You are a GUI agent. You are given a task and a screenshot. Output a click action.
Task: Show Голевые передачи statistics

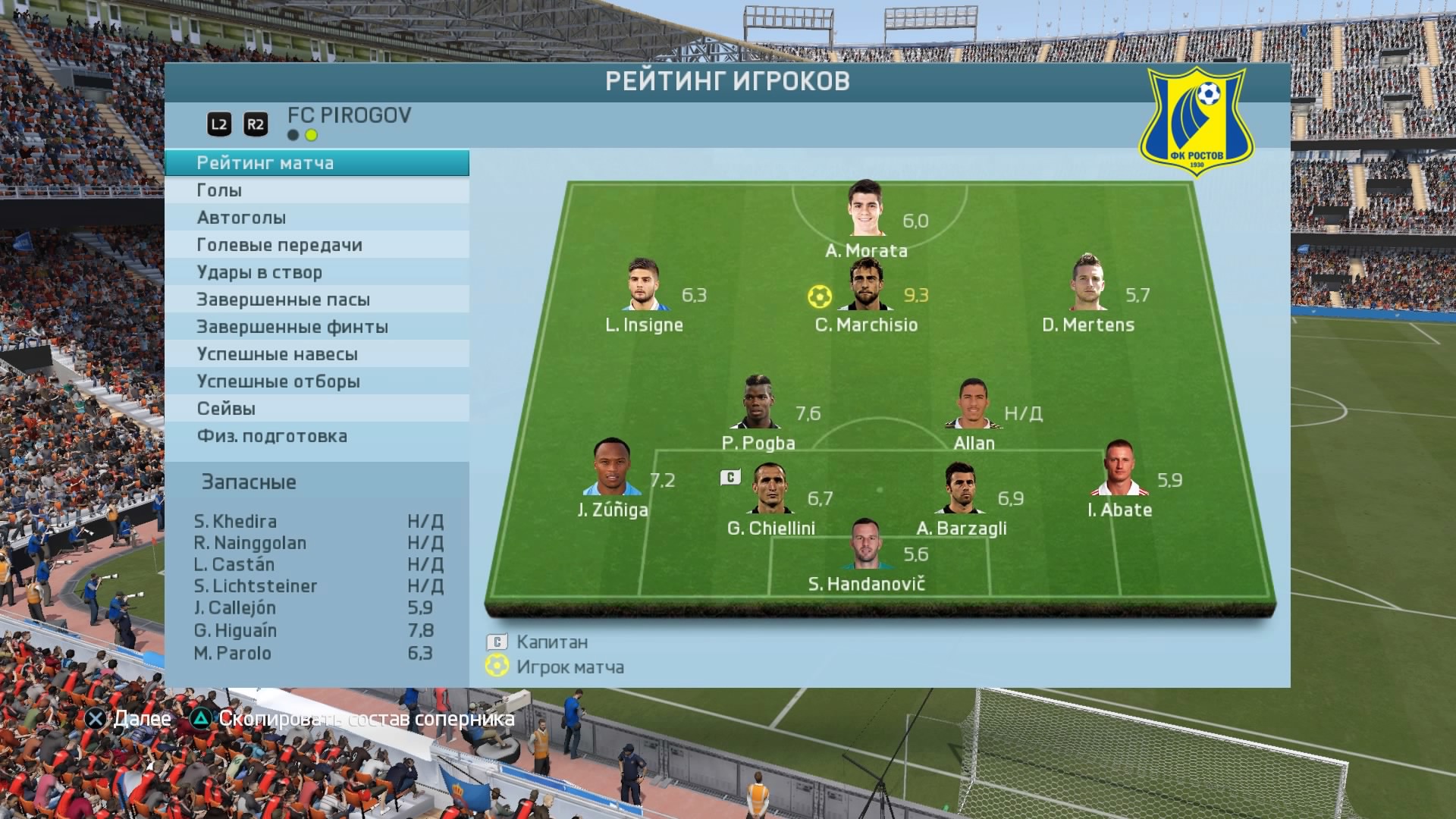pos(316,245)
